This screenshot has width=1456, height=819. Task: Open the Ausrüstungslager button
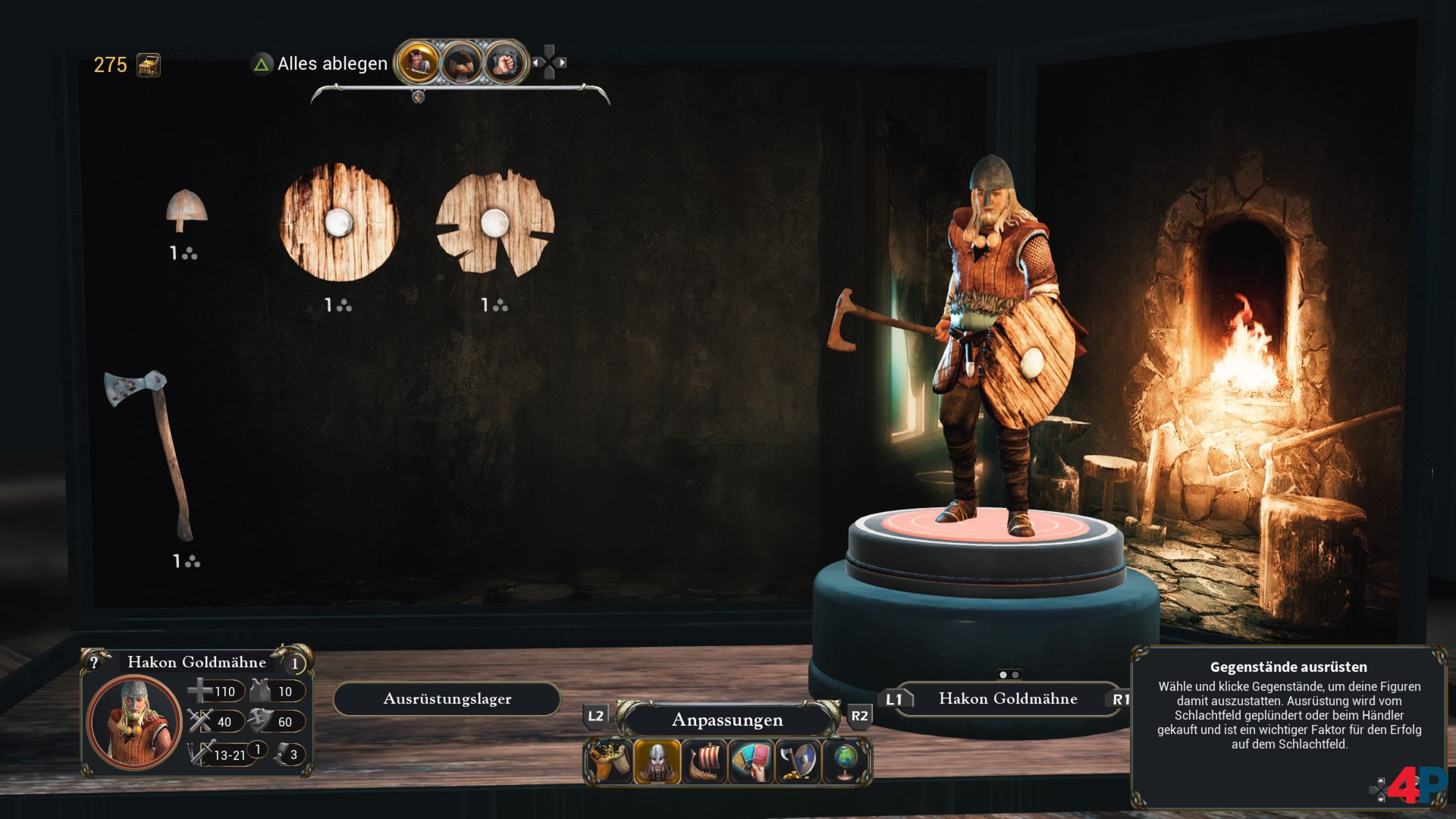(447, 698)
